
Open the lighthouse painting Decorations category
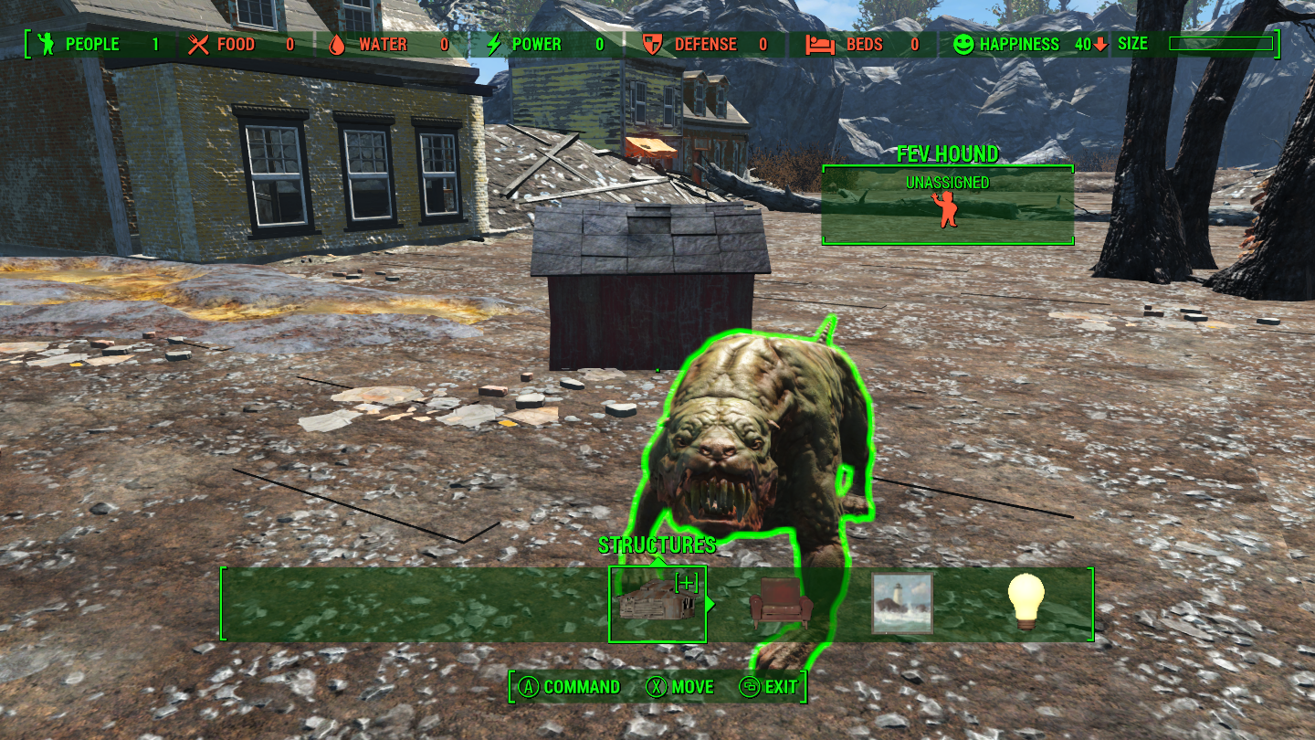click(x=902, y=603)
